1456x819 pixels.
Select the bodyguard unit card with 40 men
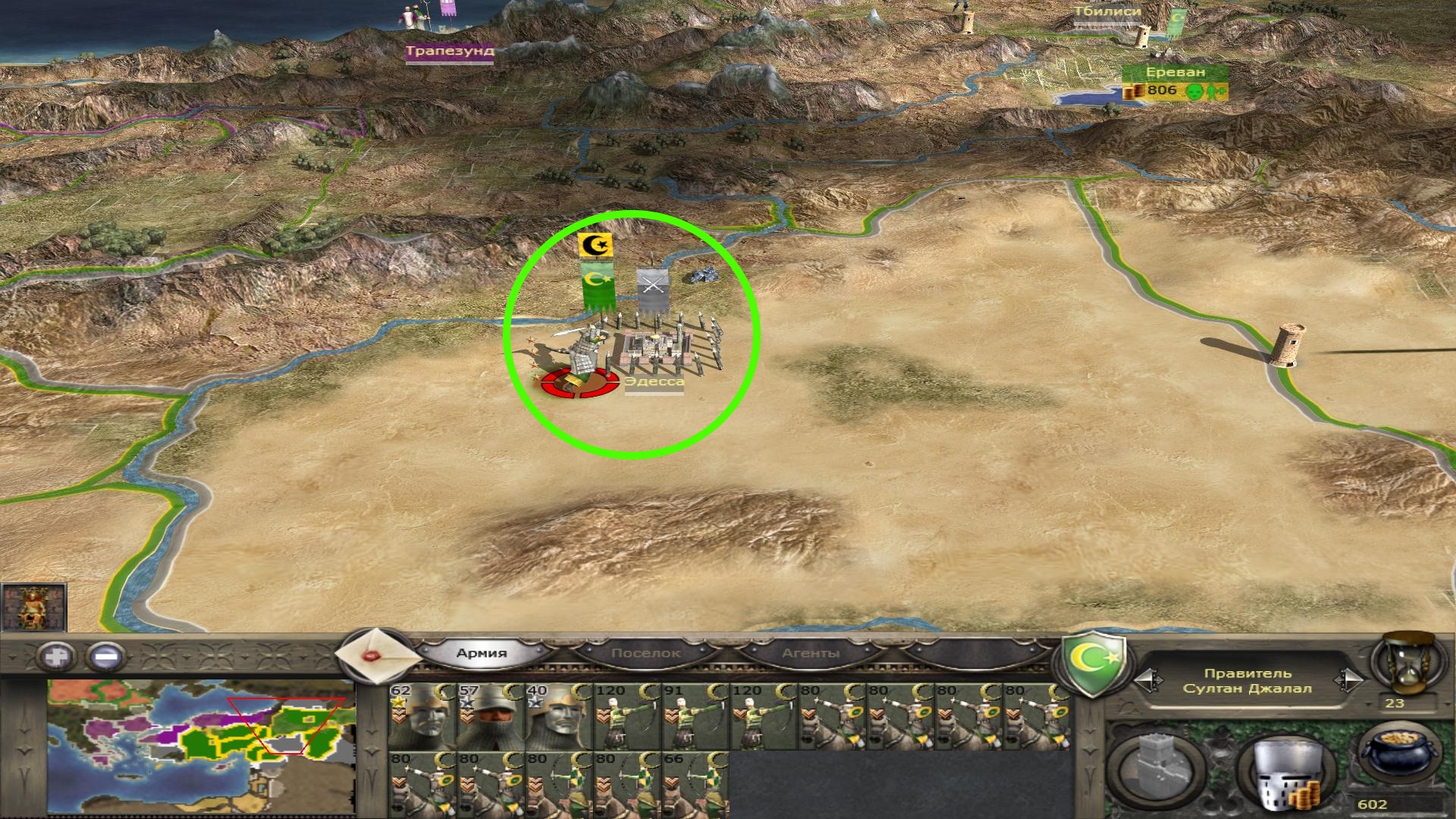[558, 717]
